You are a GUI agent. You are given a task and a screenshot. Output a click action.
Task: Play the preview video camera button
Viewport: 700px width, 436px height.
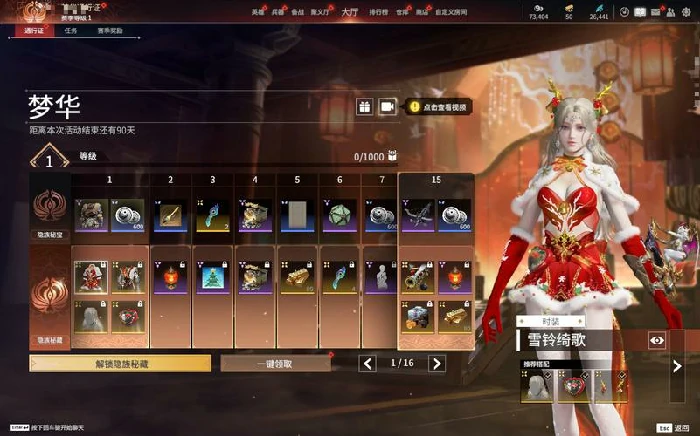coord(387,107)
